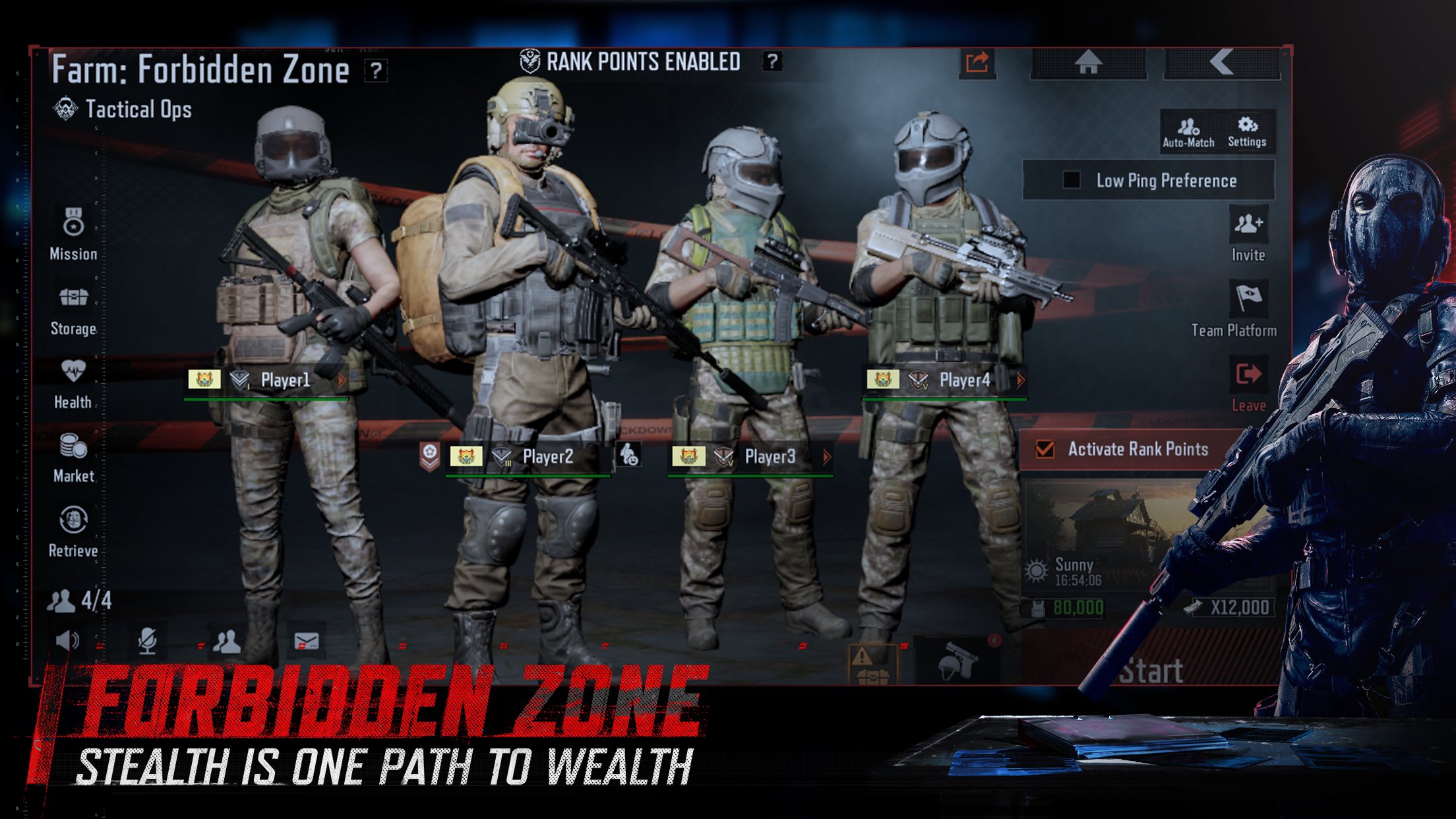Leave the current squad
1456x819 pixels.
1250,377
